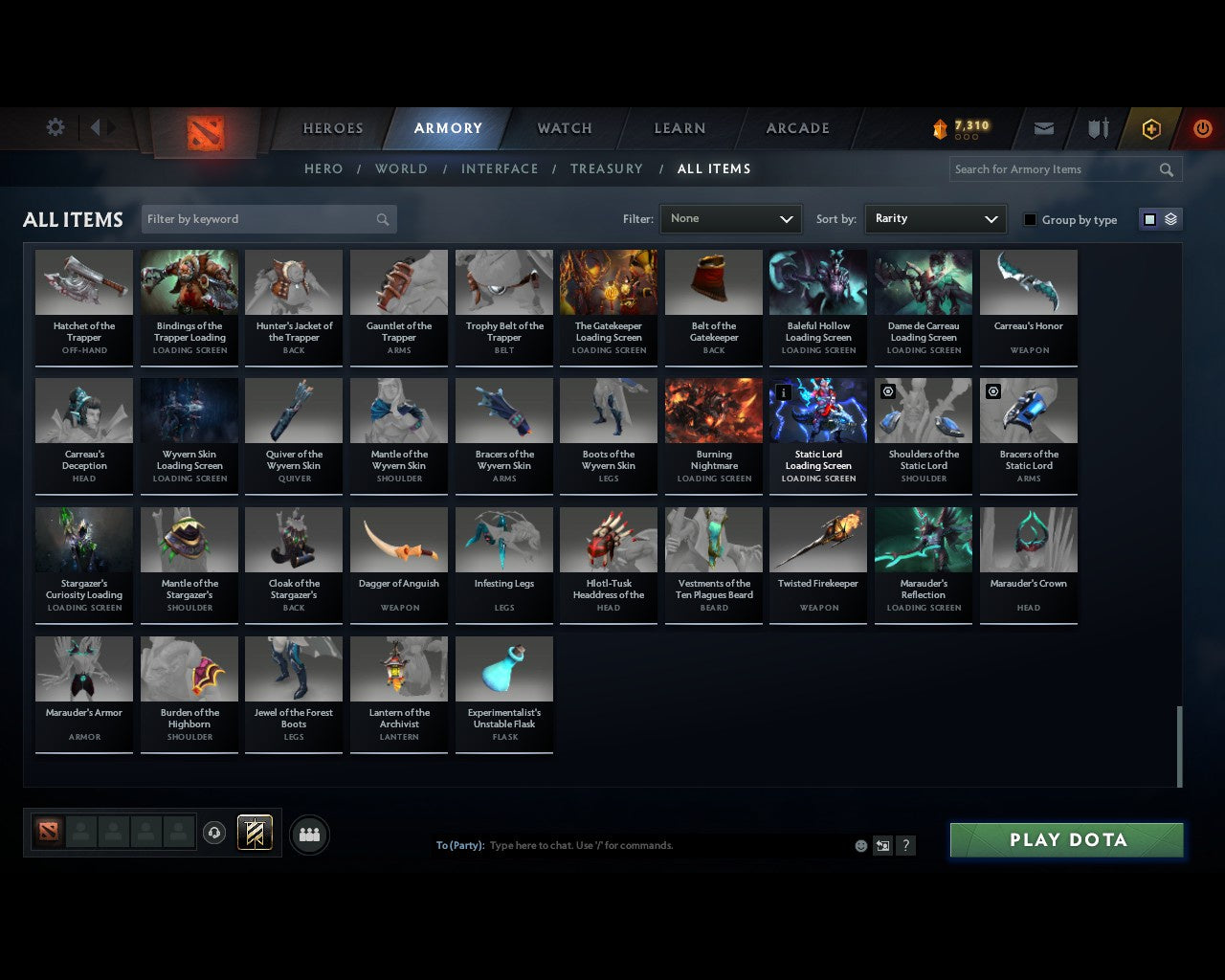Select the Marauder's Crown item thumbnail

(x=1028, y=539)
